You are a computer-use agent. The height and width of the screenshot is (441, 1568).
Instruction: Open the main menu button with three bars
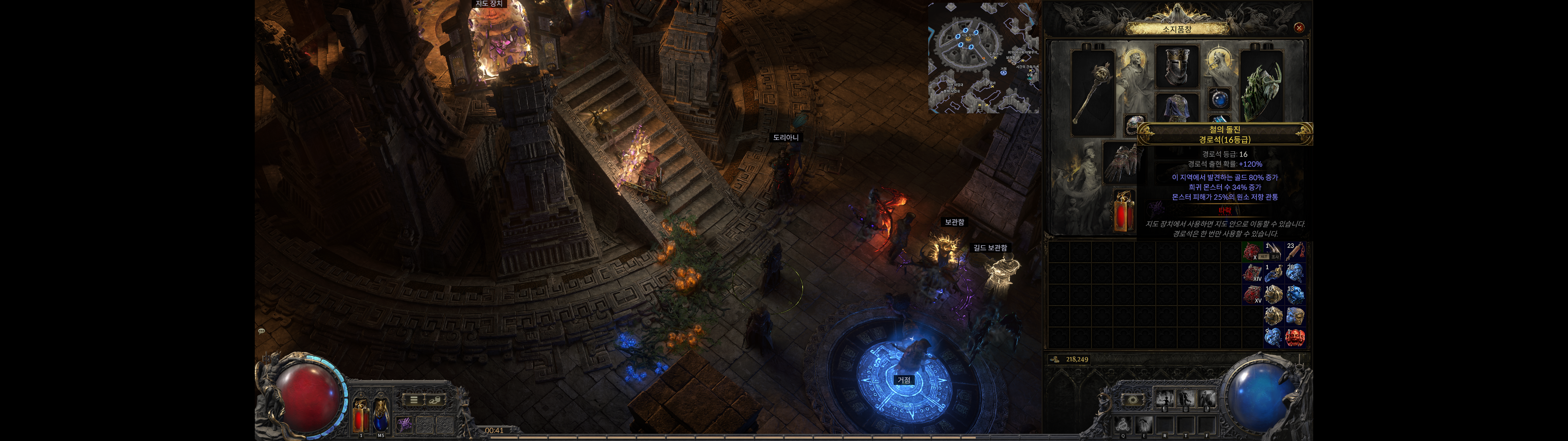(x=414, y=400)
